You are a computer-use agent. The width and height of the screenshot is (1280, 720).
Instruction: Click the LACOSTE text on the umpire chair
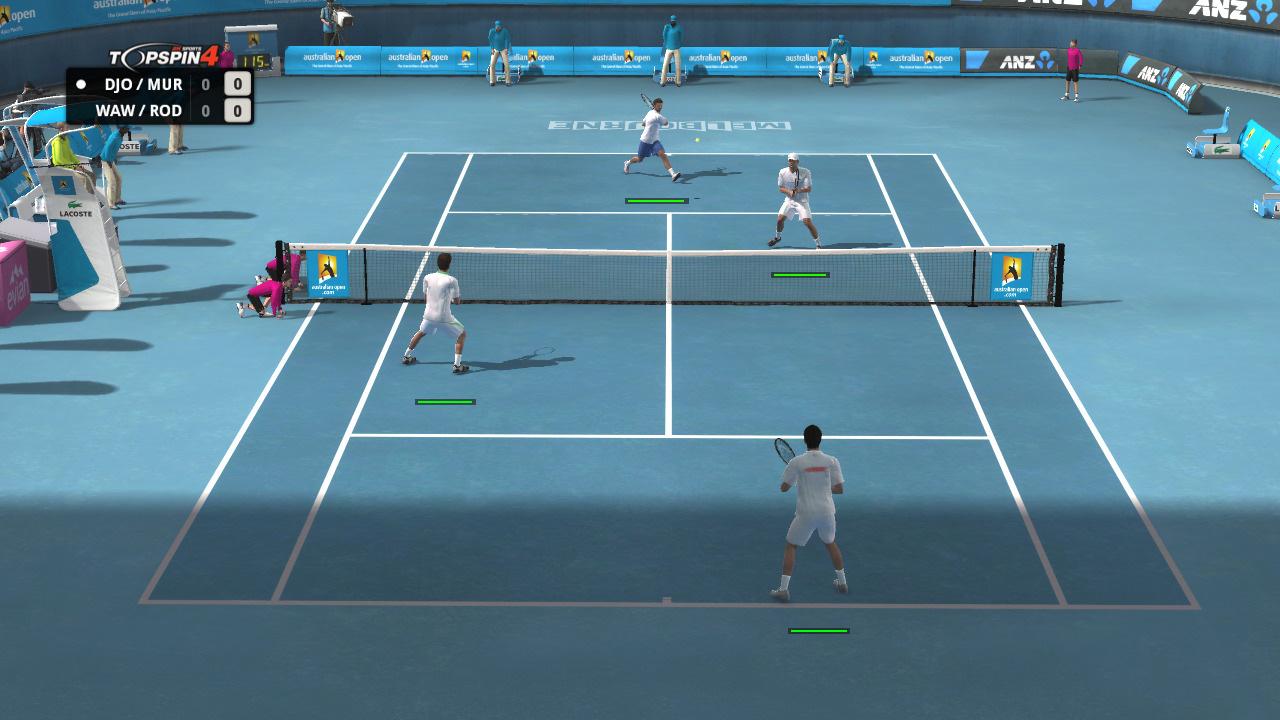pos(75,213)
